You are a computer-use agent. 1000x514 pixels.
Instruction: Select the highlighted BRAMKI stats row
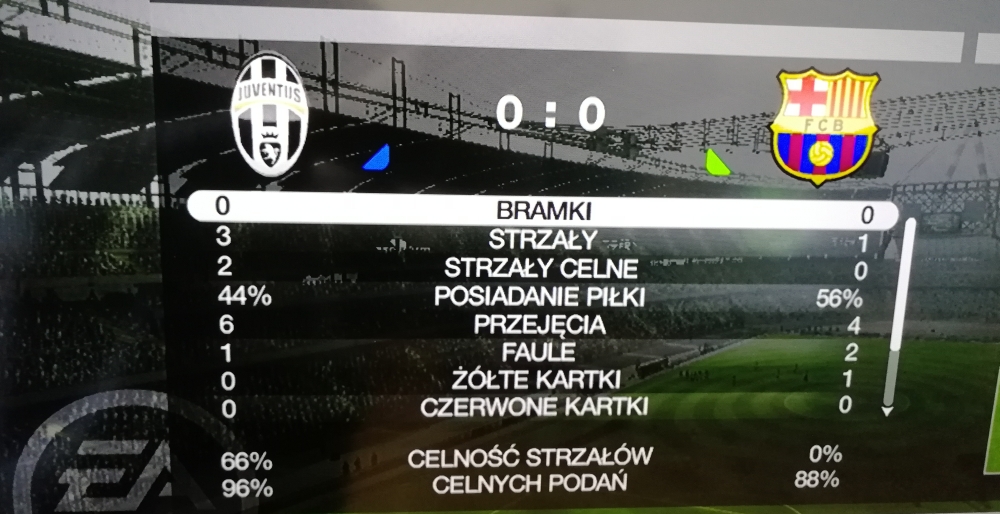pos(544,211)
